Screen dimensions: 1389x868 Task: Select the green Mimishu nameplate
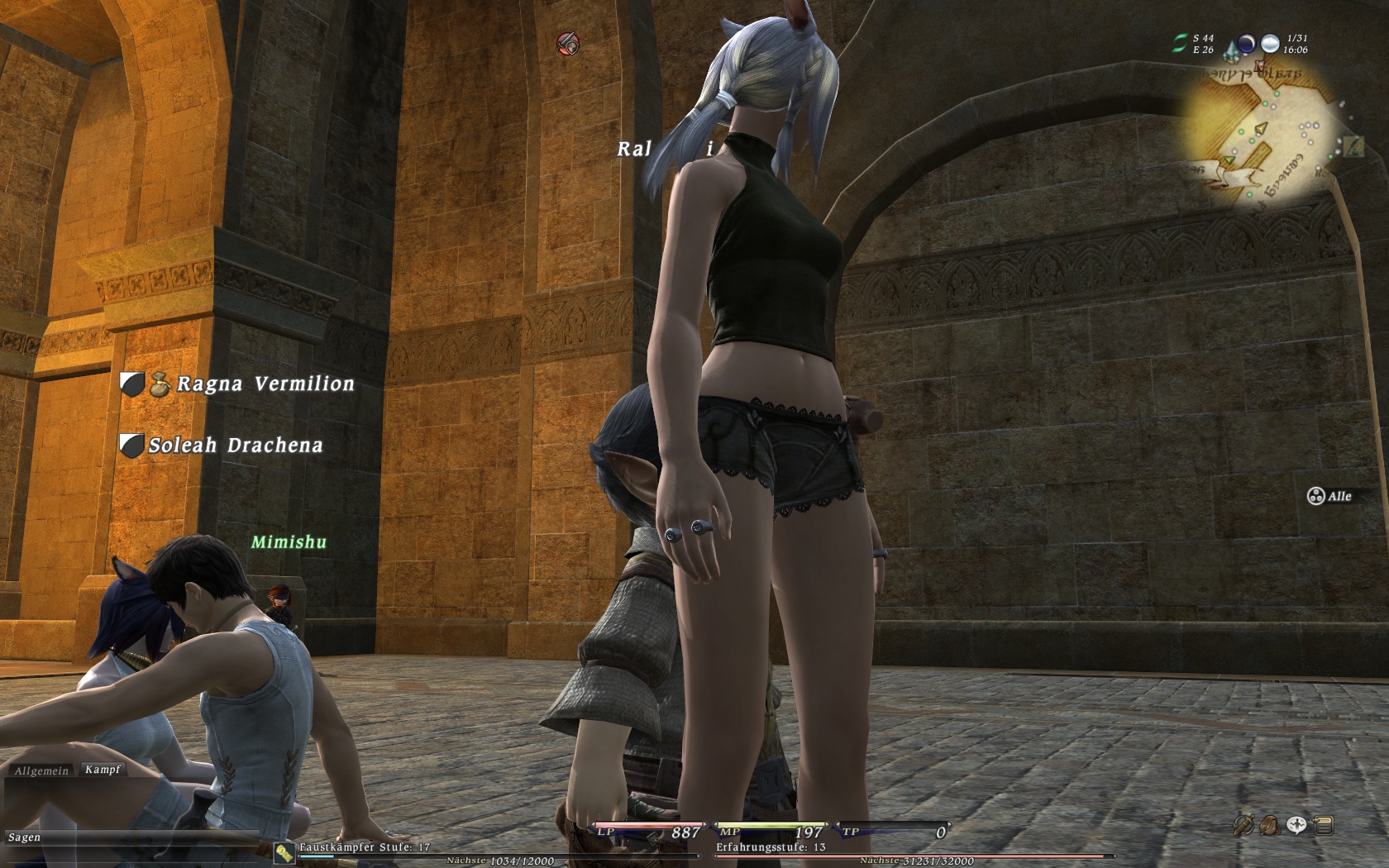tap(289, 542)
